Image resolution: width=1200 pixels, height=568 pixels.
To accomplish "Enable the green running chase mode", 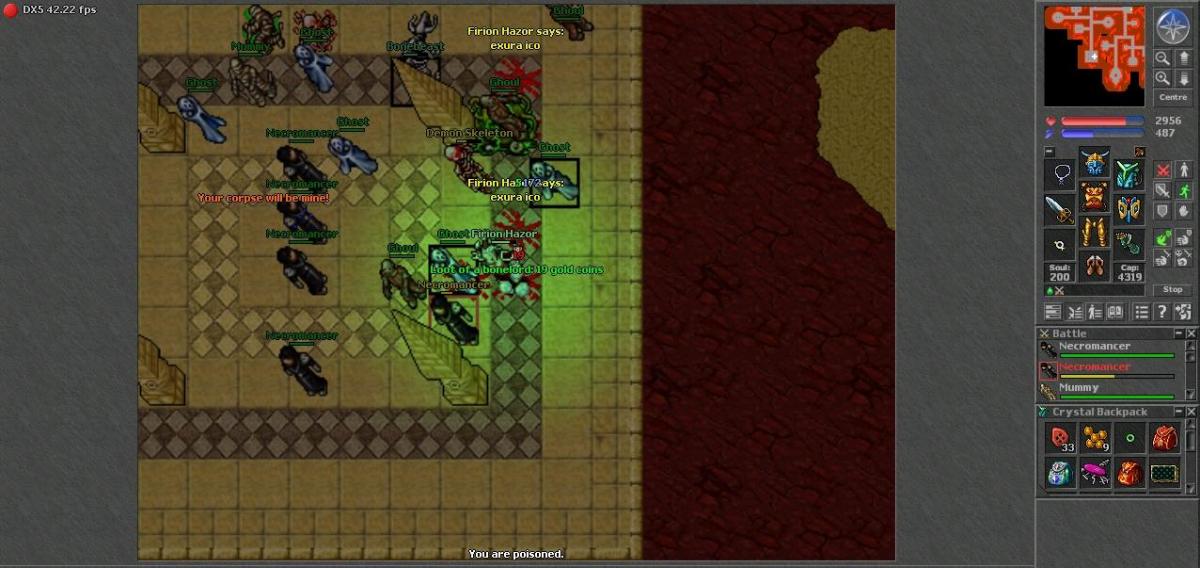I will coord(1184,190).
